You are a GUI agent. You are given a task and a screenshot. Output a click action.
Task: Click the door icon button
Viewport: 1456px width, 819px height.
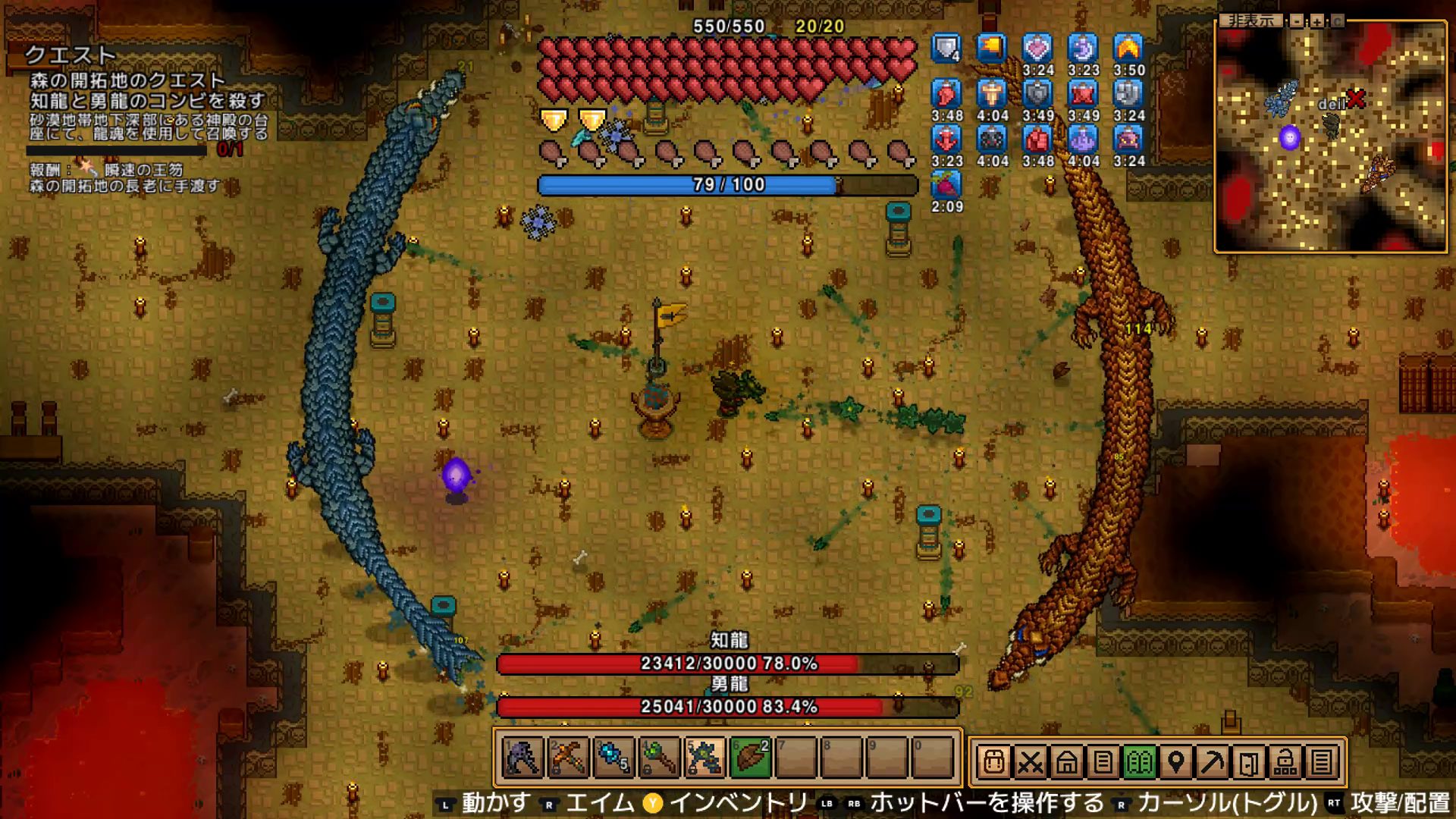(1248, 761)
